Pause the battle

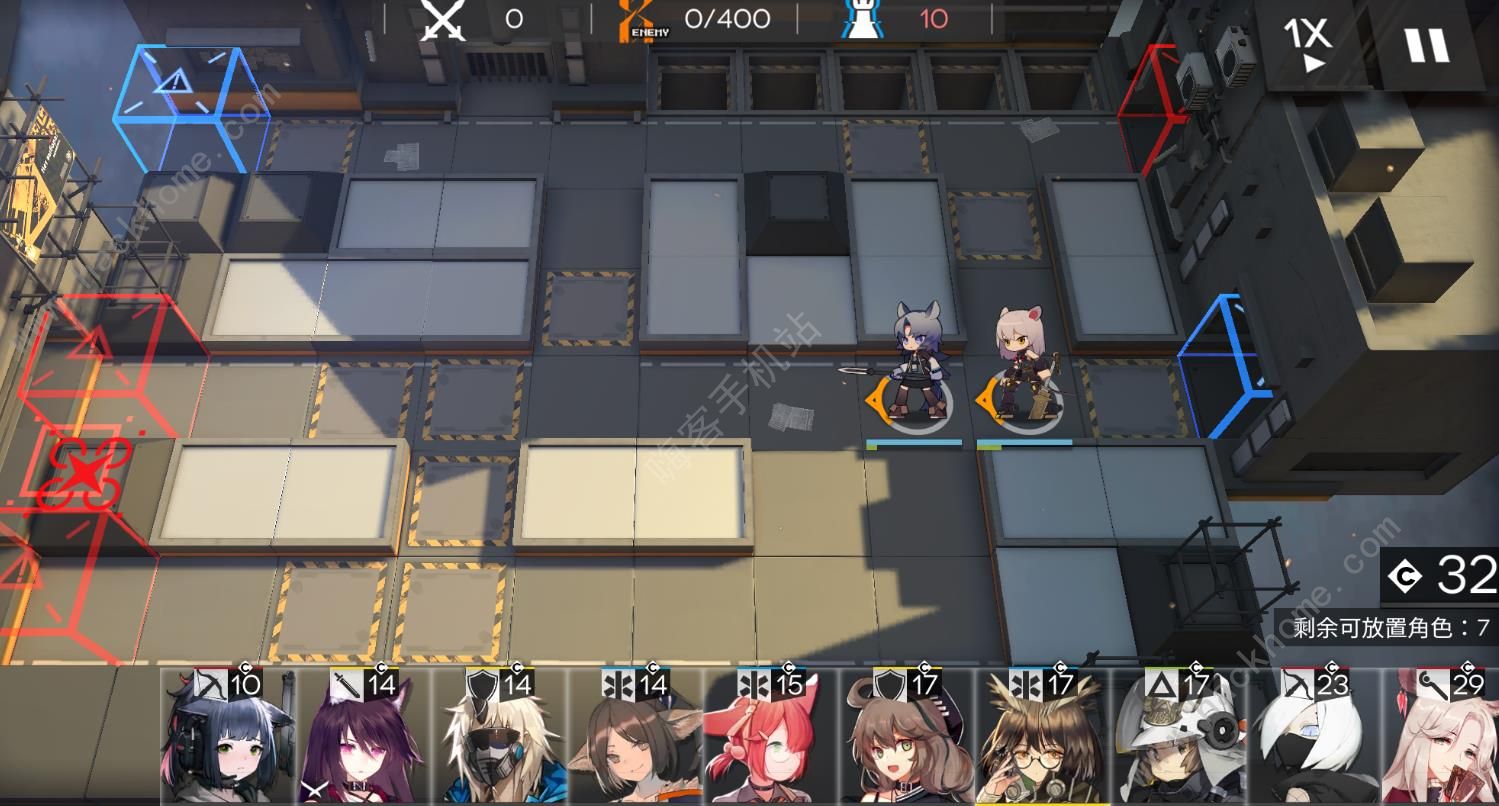[1427, 44]
